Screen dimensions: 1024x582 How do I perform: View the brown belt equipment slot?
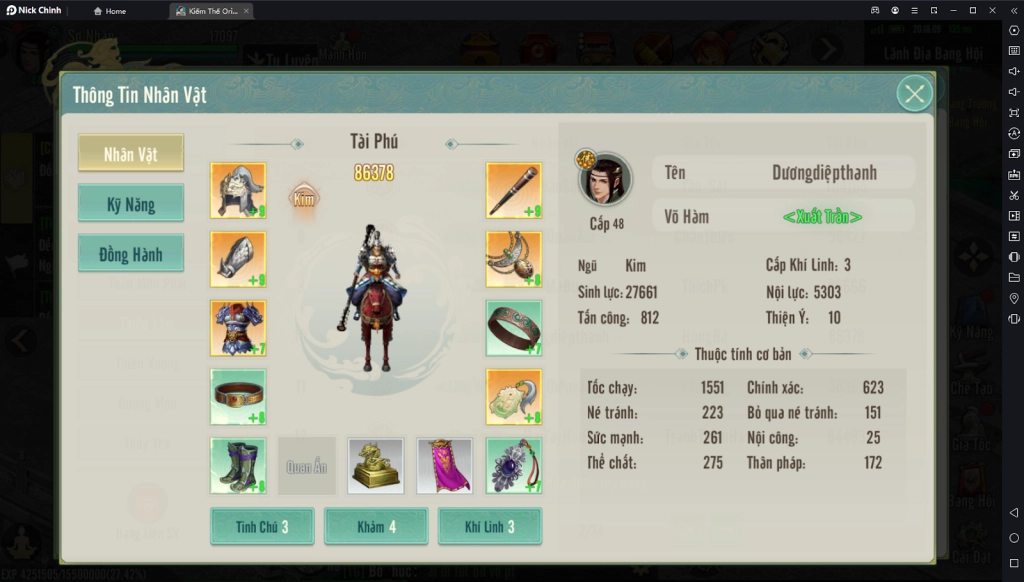(x=238, y=397)
